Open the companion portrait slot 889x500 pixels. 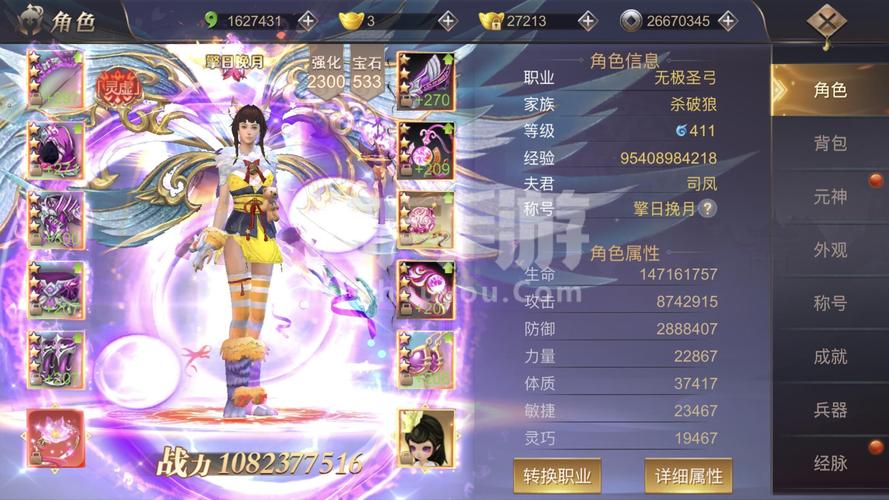pyautogui.click(x=426, y=438)
